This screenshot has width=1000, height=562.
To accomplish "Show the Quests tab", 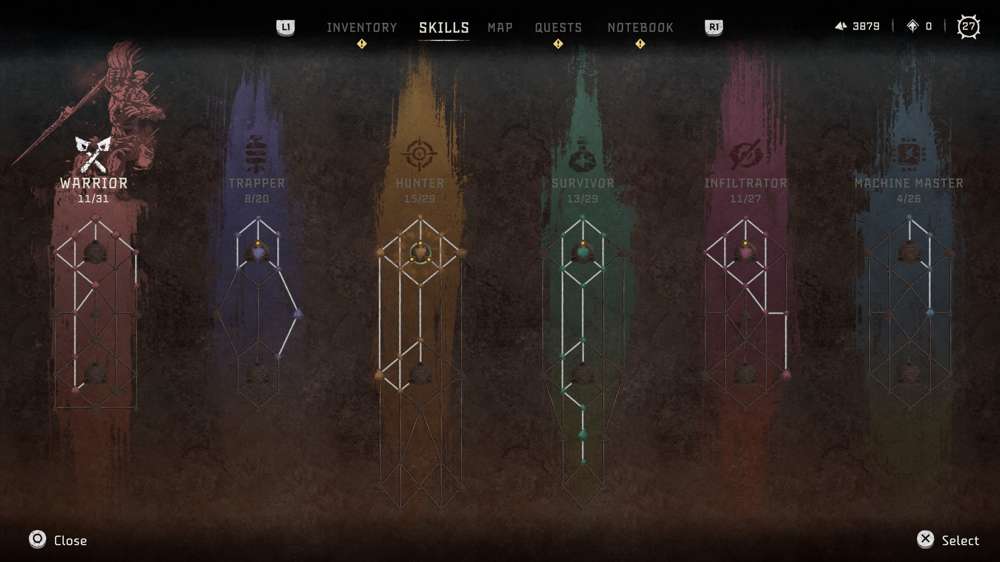I will point(558,27).
